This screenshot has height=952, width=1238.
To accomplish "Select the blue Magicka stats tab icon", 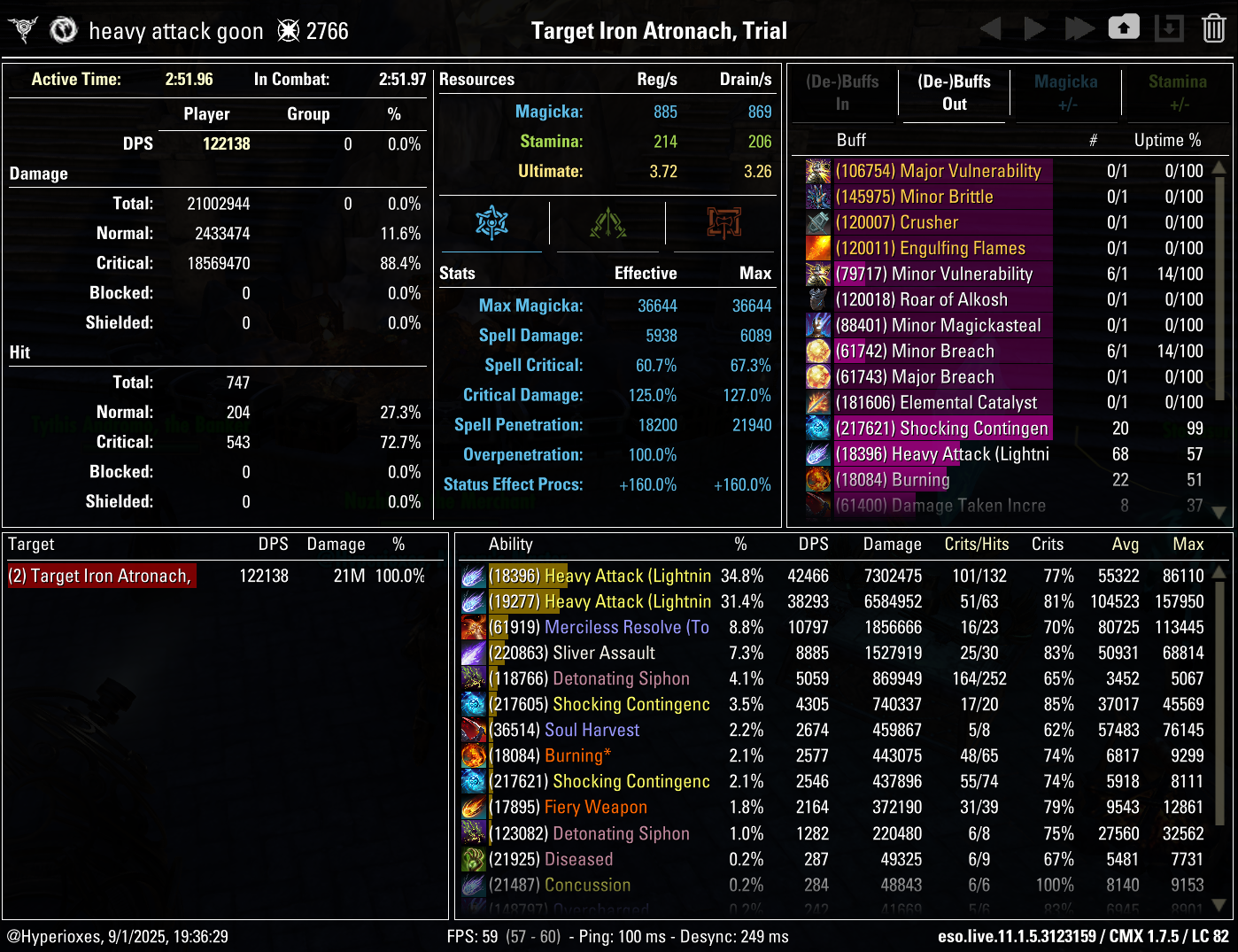I will coord(491,224).
